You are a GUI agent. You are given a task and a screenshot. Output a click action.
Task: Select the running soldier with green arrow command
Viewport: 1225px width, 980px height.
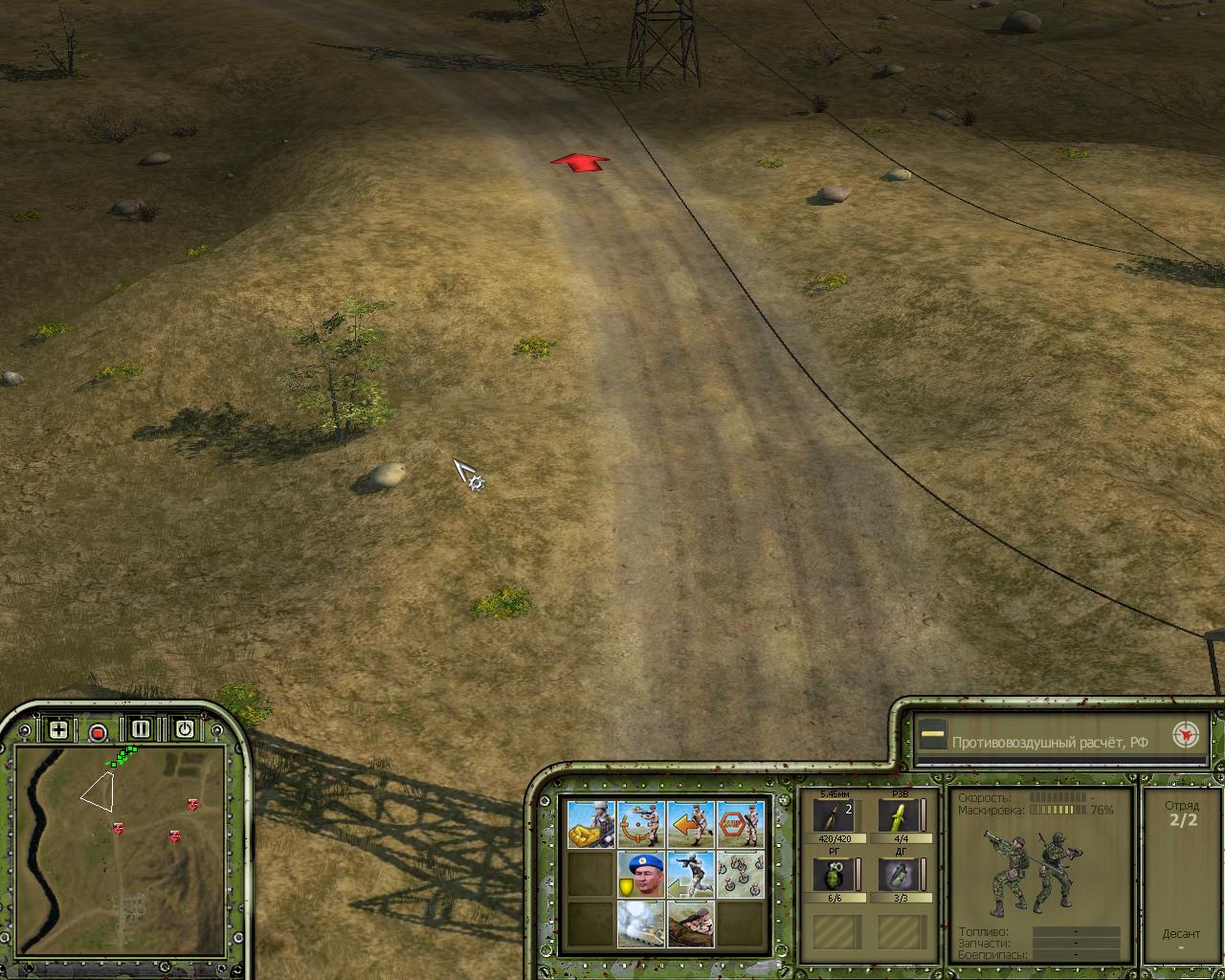(x=691, y=875)
